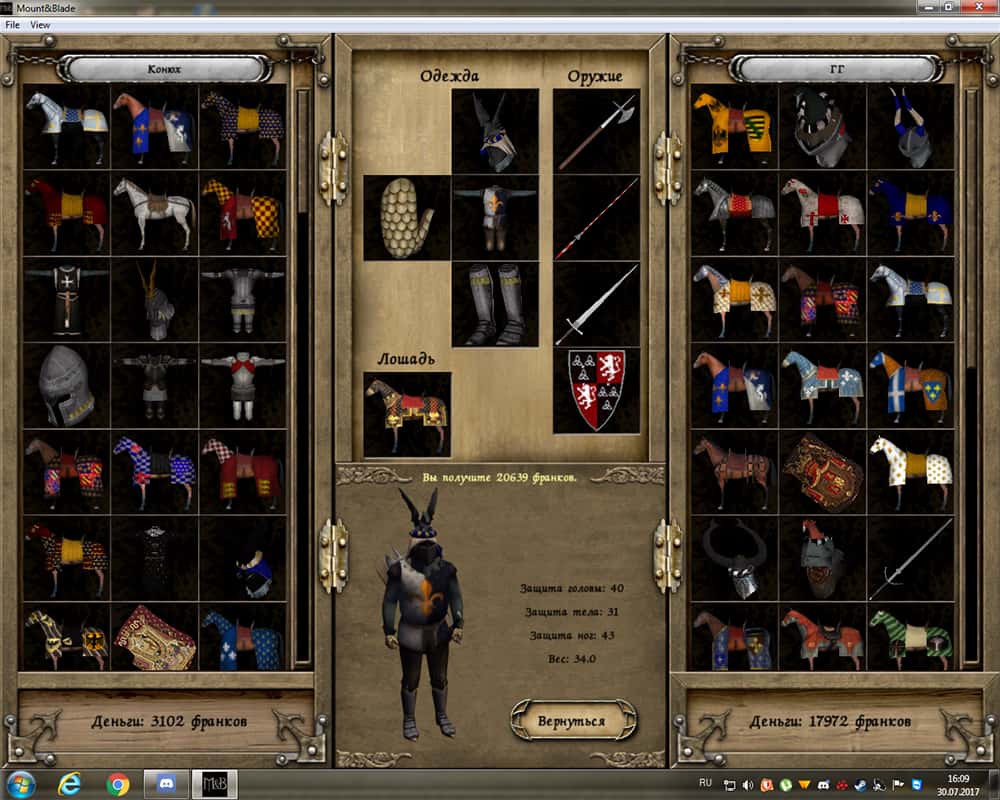Select the equipped plate boots slot

pos(495,304)
